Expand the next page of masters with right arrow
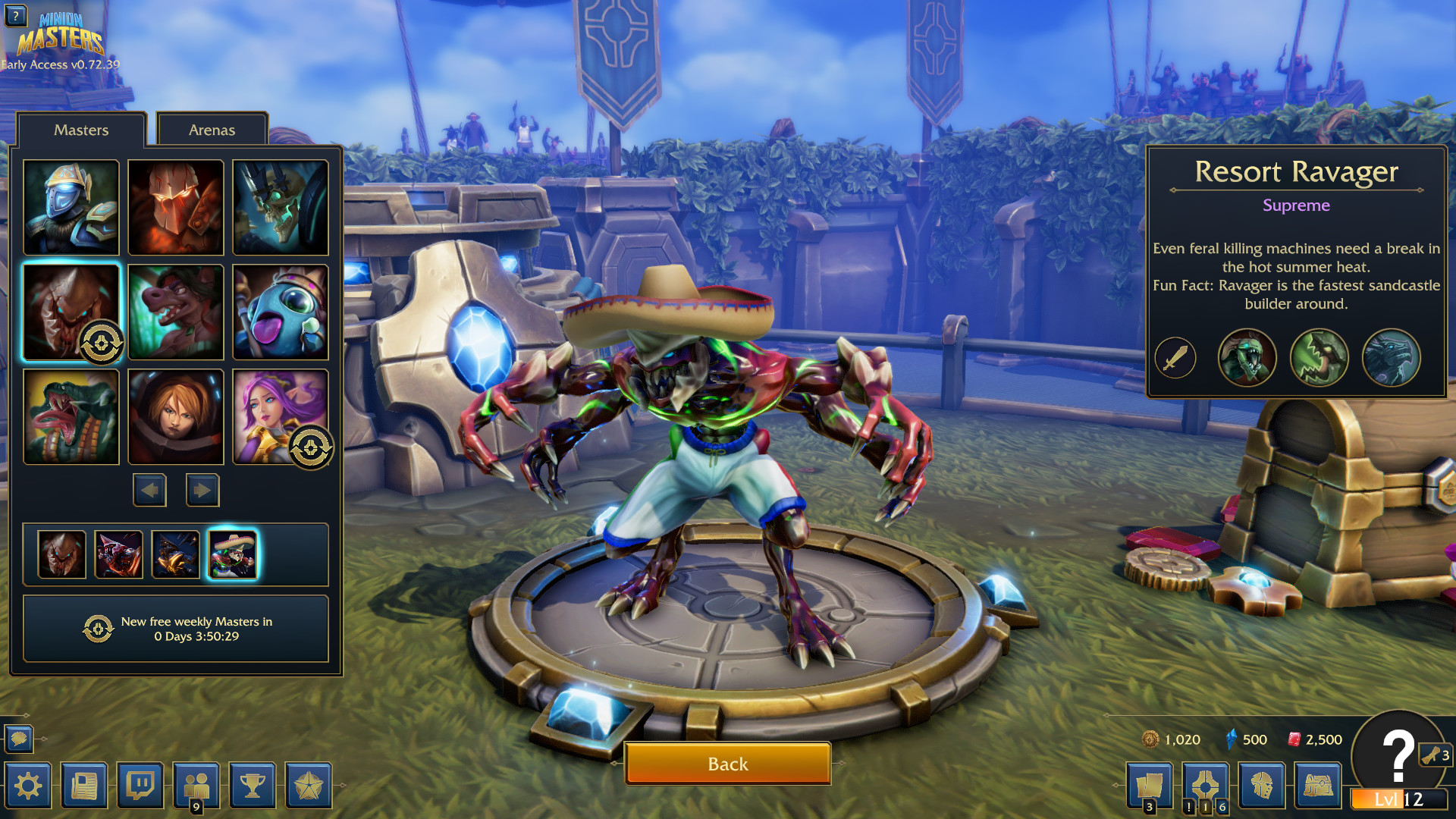Image resolution: width=1456 pixels, height=819 pixels. pos(202,490)
